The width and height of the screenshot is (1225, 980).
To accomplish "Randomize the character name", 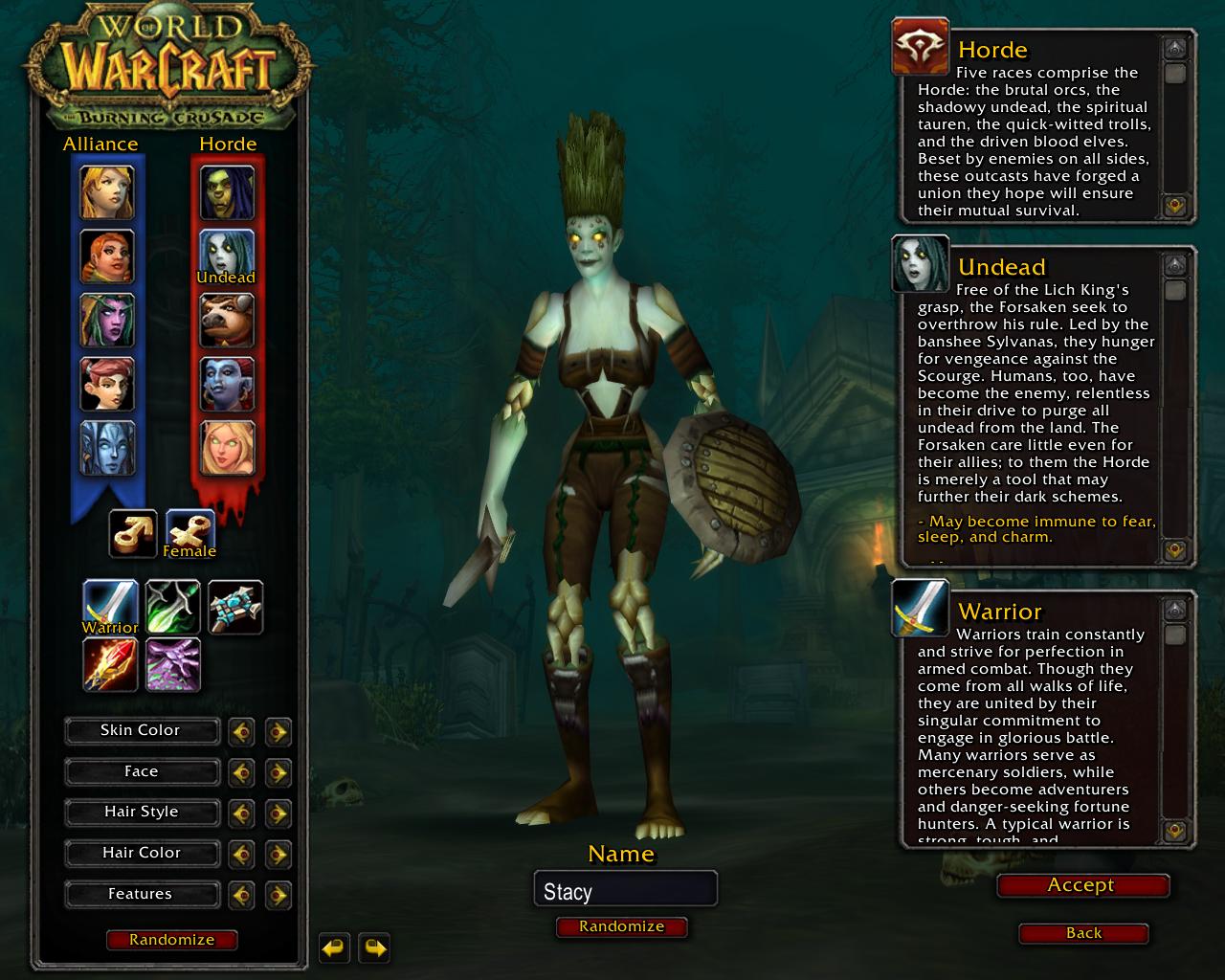I will coord(621,926).
